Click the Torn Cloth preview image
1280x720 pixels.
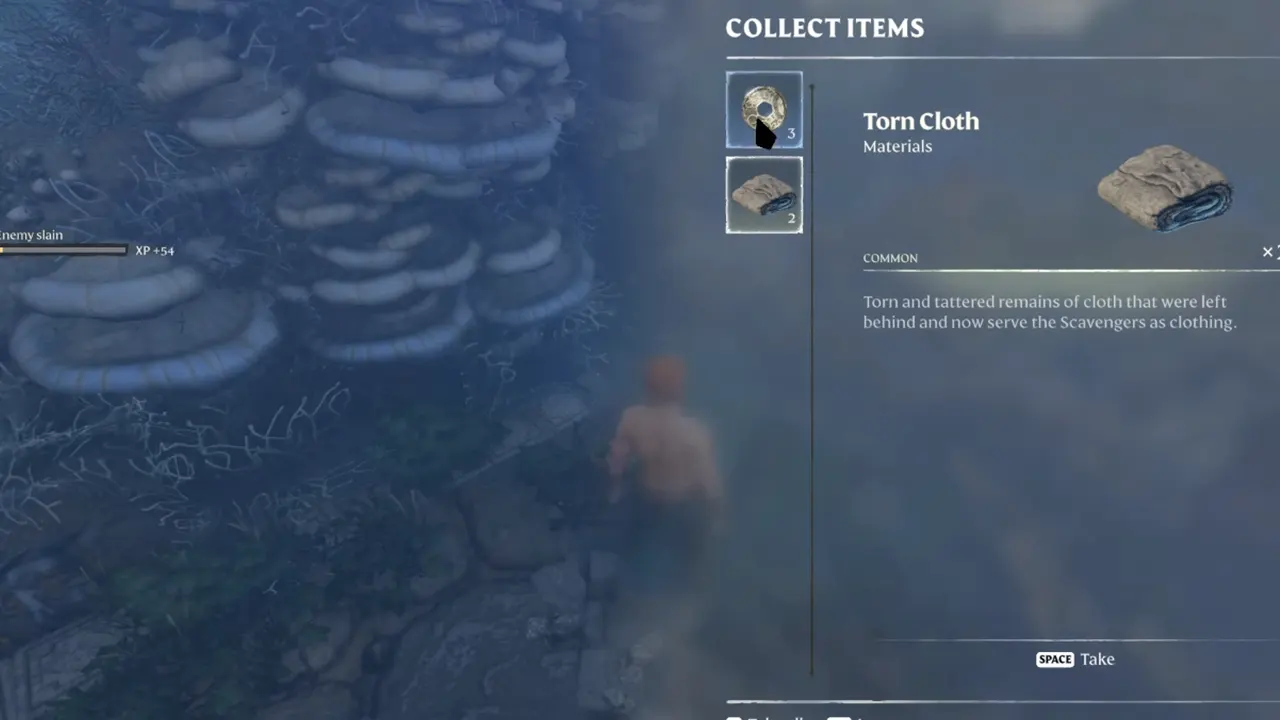pyautogui.click(x=1163, y=190)
